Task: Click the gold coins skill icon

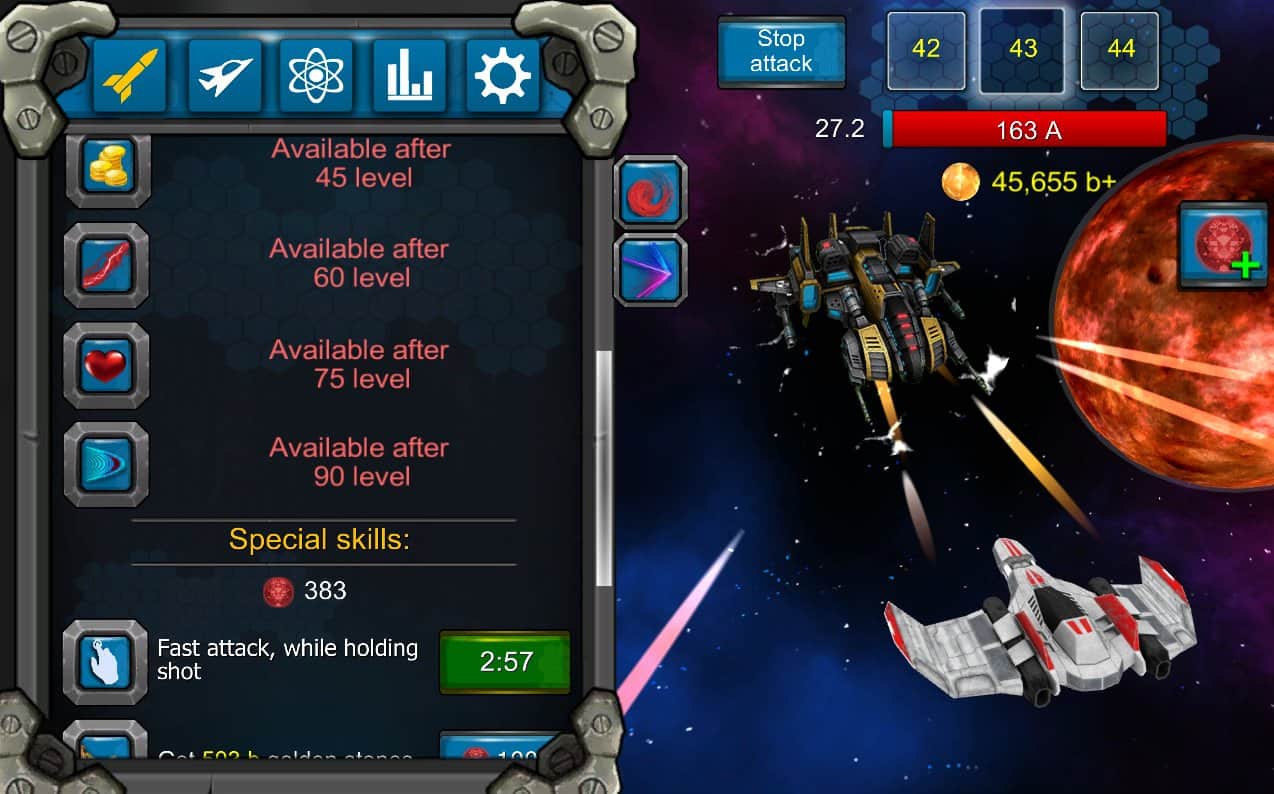Action: [x=106, y=166]
